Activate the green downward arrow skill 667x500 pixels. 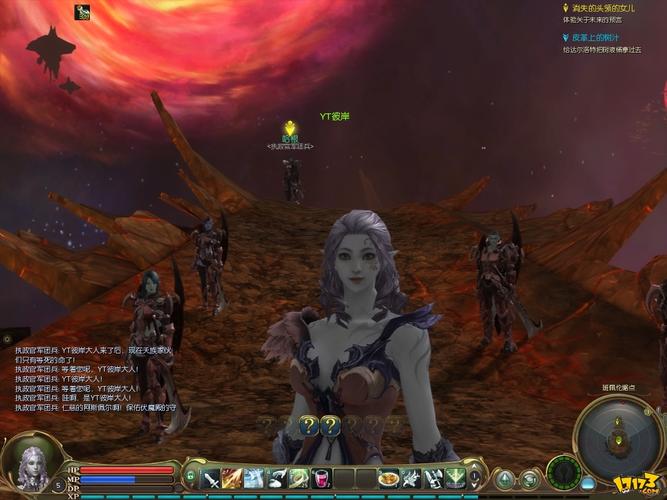click(455, 478)
